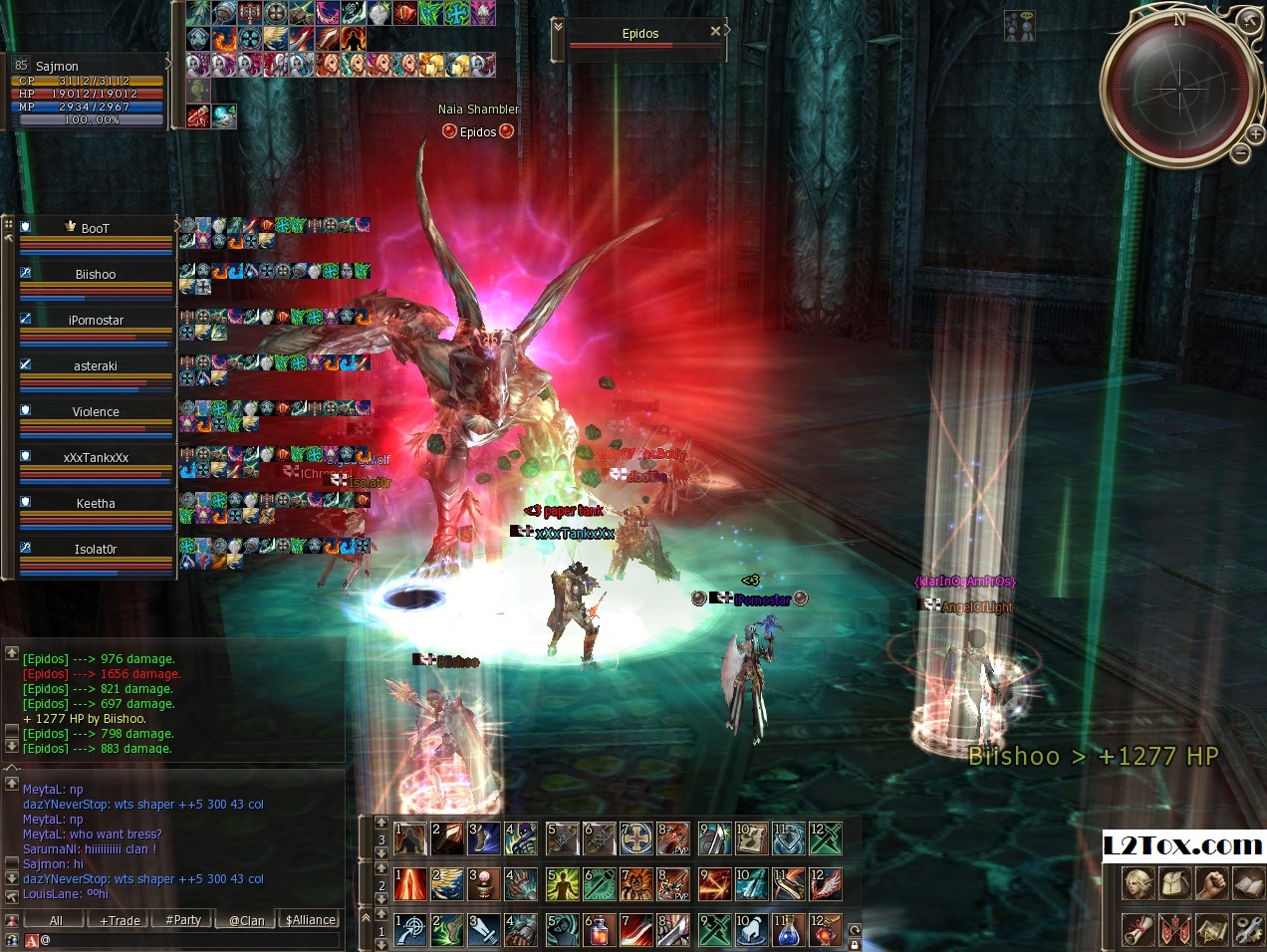This screenshot has height=952, width=1267.
Task: Switch to the +Trade chat tab
Action: point(120,921)
